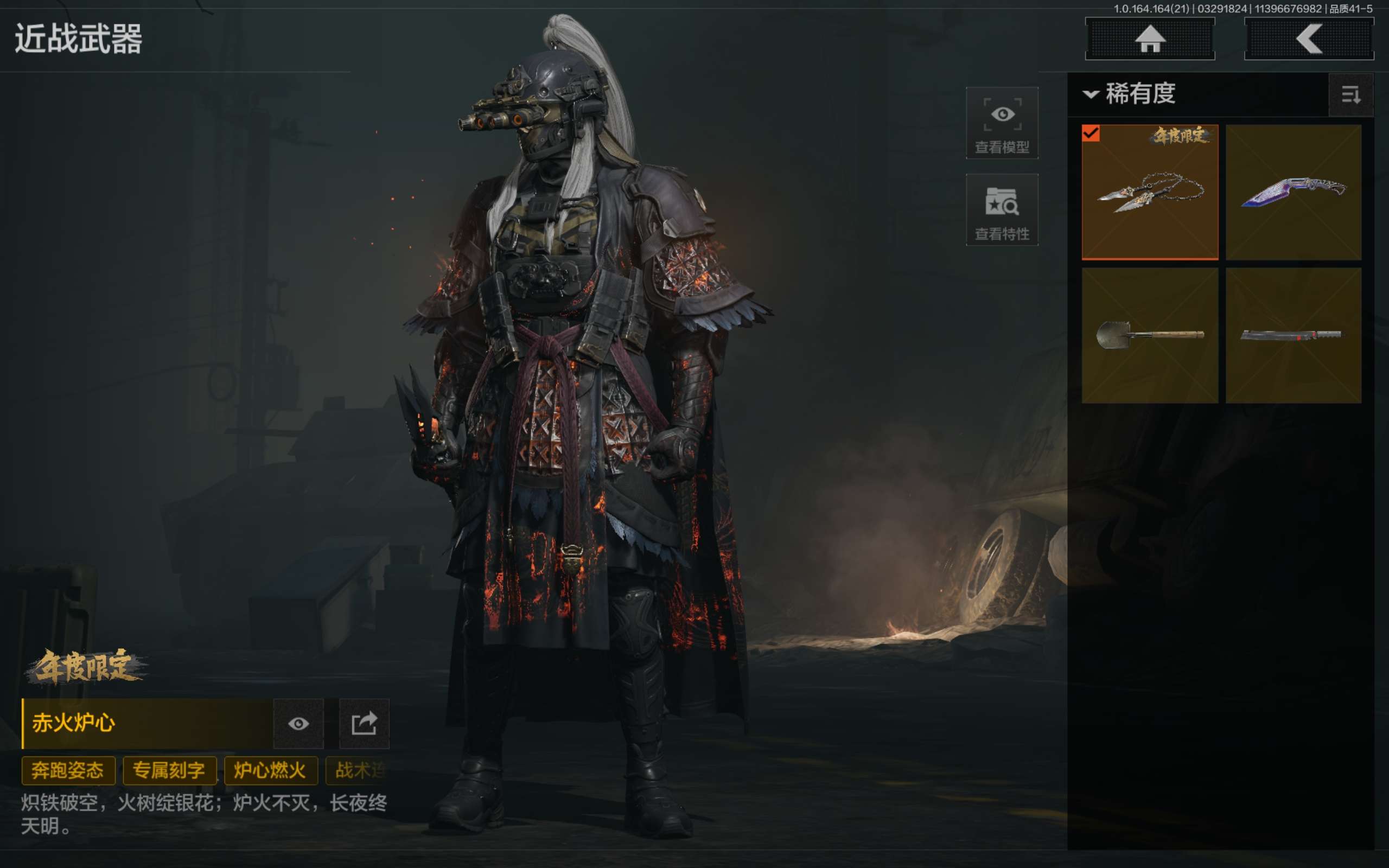Screen dimensions: 1389x868
Task: Preview 赤火炉心 with the eye button
Action: click(298, 723)
